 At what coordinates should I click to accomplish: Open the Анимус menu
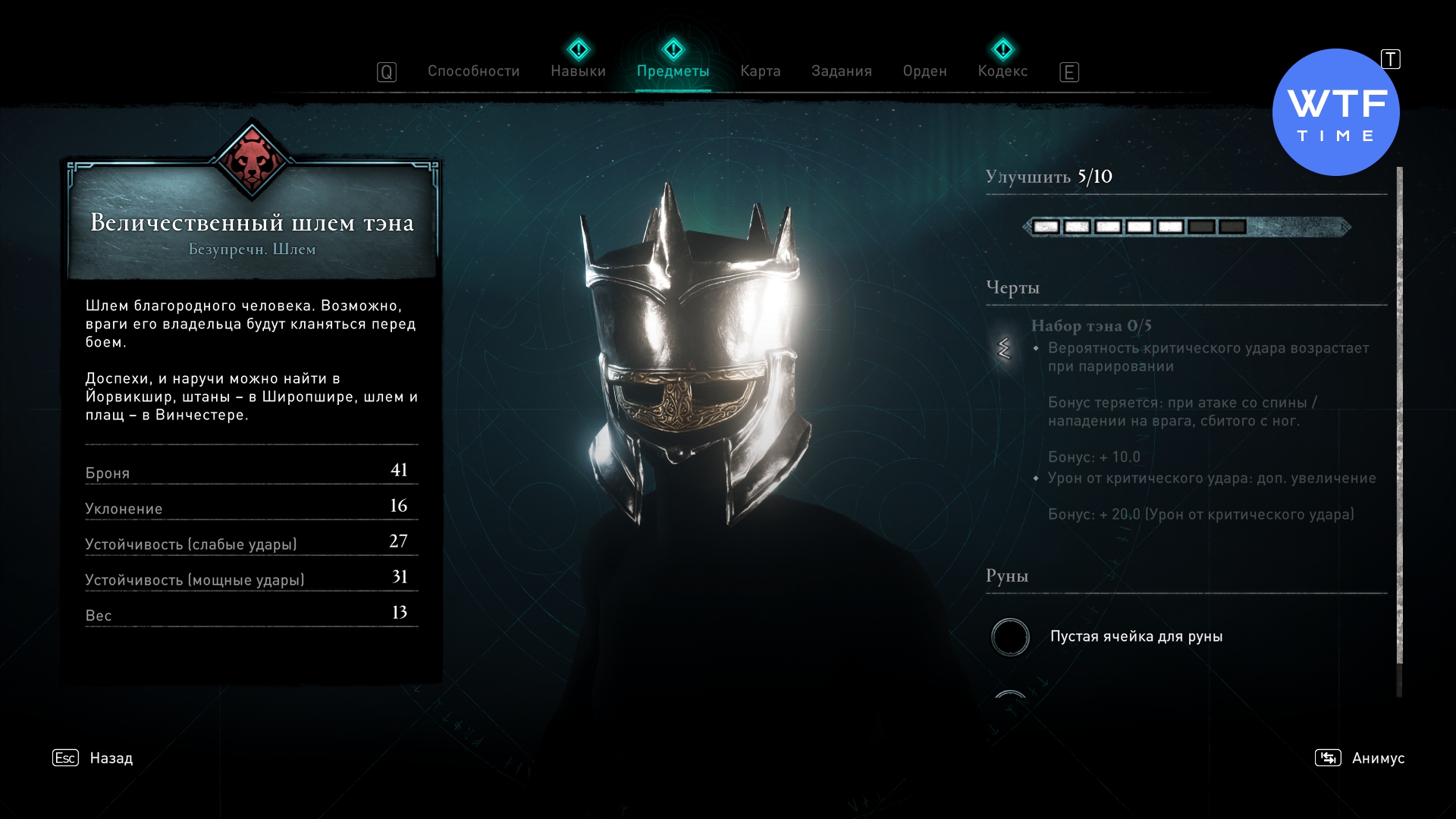click(x=1377, y=758)
